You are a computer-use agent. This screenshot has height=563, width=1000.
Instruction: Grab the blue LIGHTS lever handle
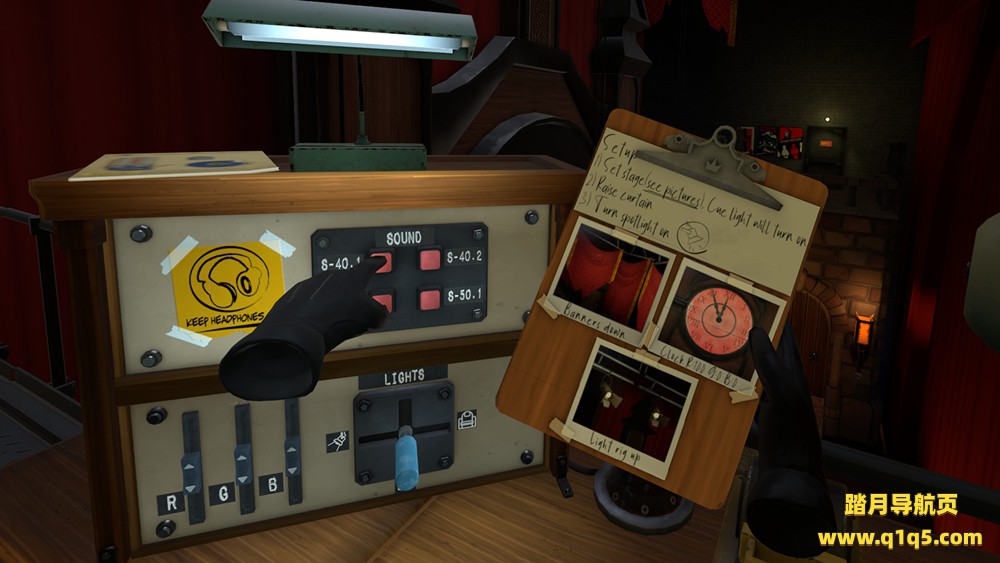tap(405, 459)
